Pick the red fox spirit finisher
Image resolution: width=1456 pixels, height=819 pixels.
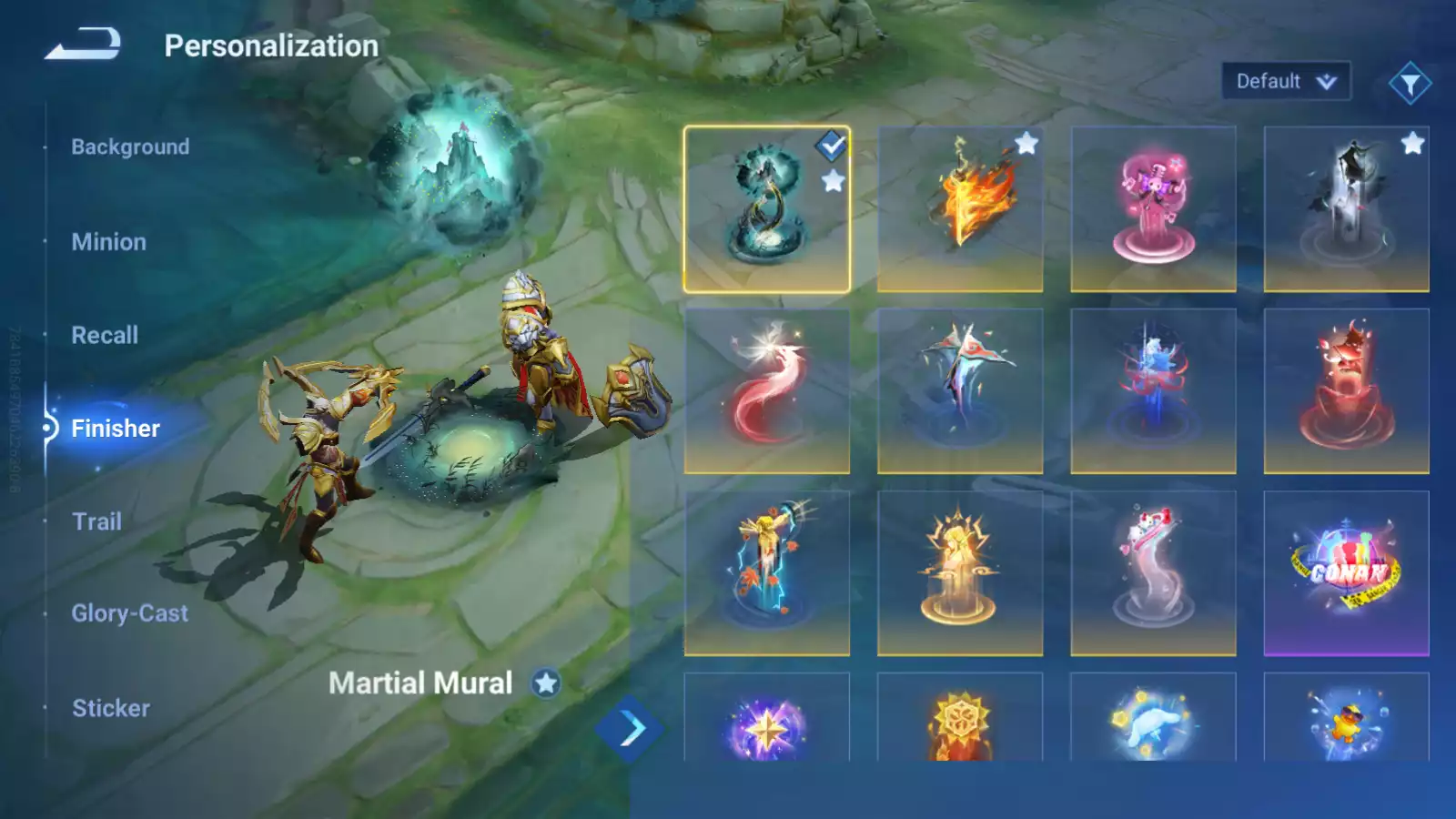767,391
